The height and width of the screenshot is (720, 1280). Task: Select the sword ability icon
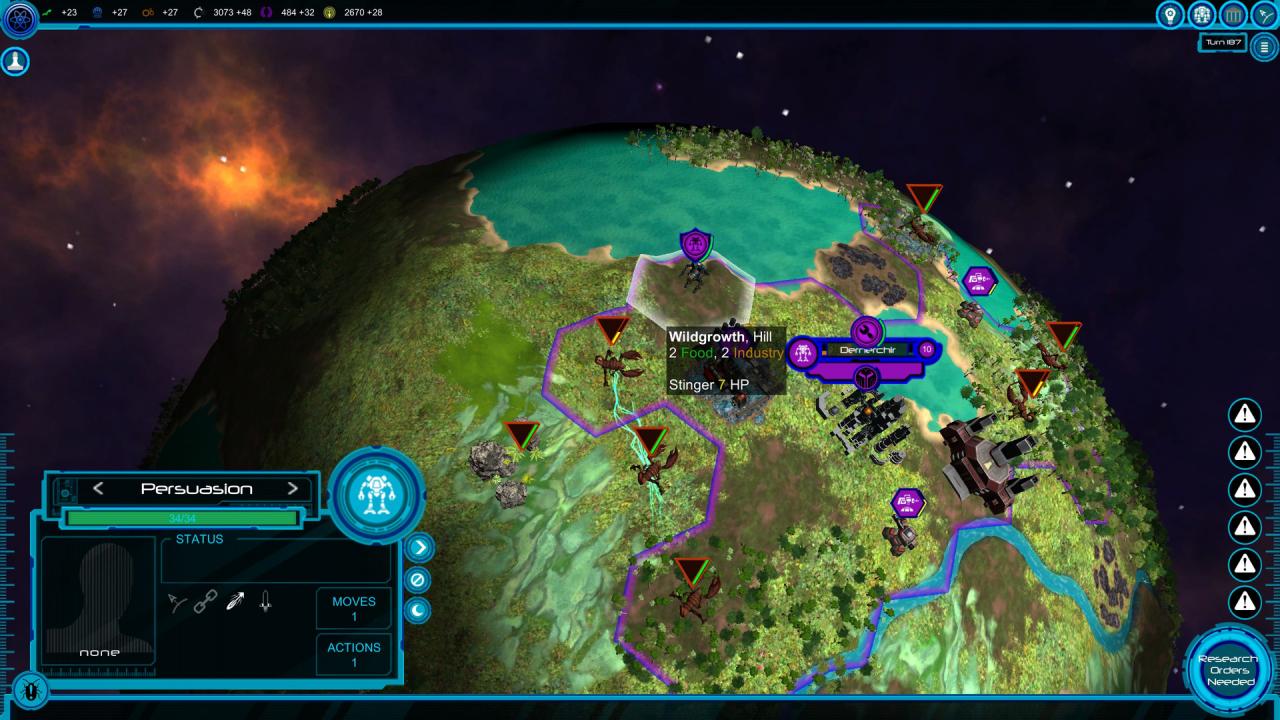265,602
